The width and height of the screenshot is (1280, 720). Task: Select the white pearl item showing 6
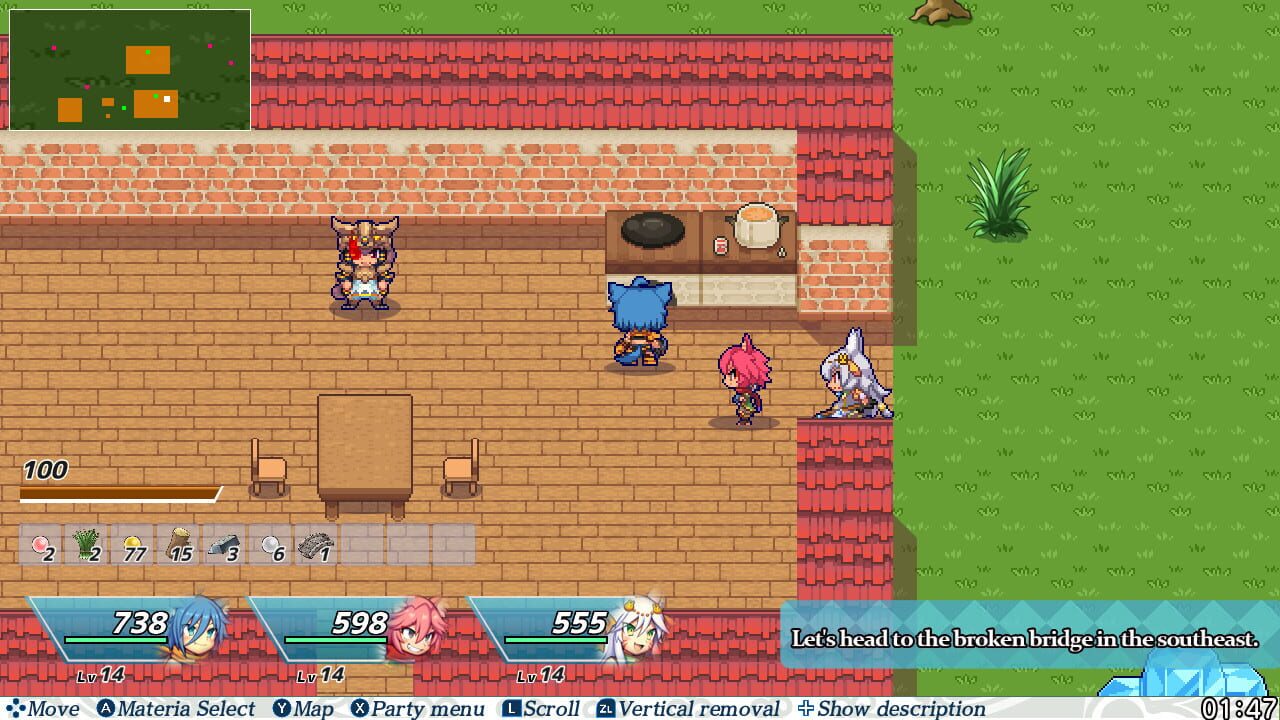[x=272, y=548]
